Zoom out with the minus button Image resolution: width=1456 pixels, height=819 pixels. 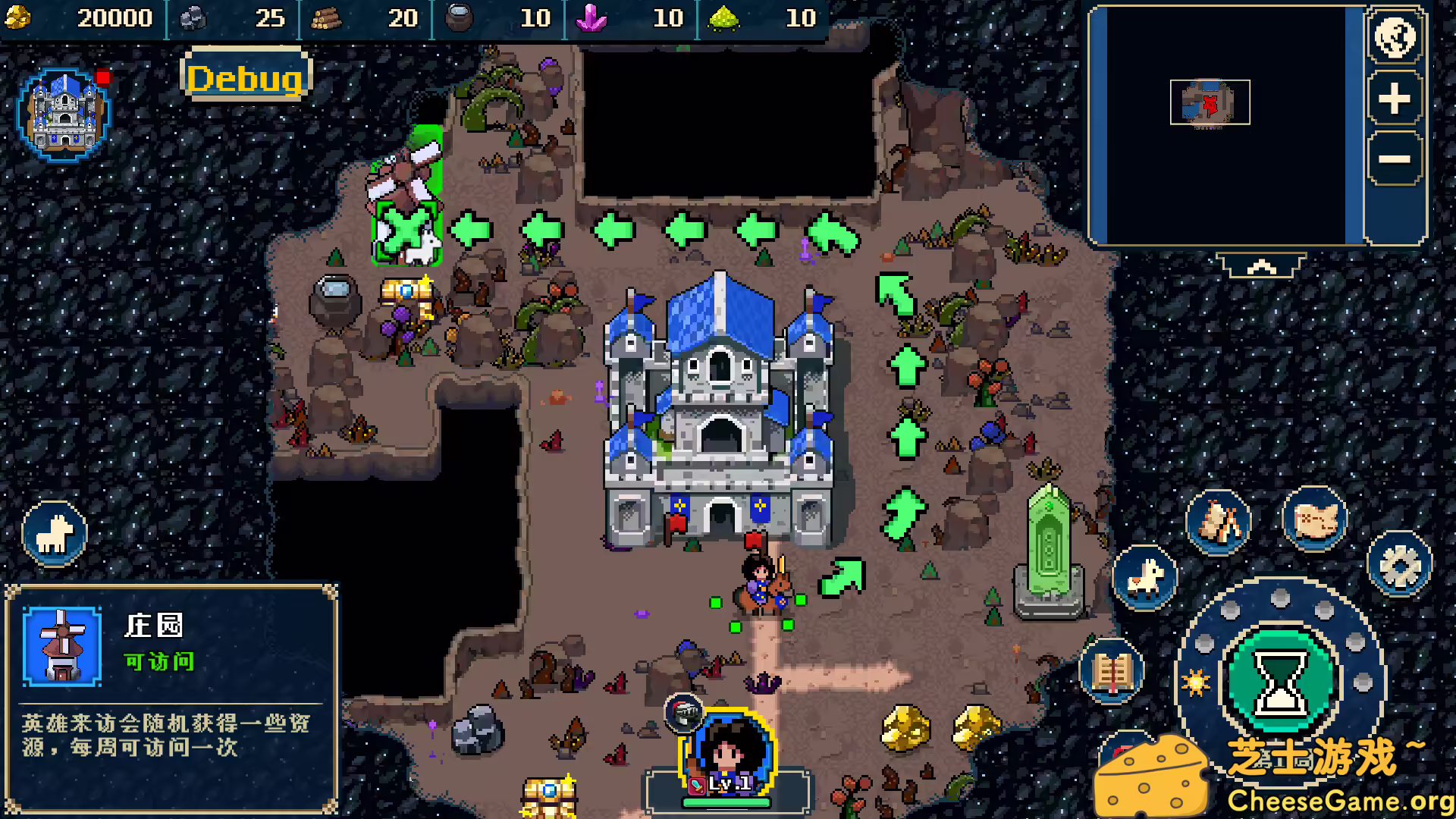coord(1394,159)
